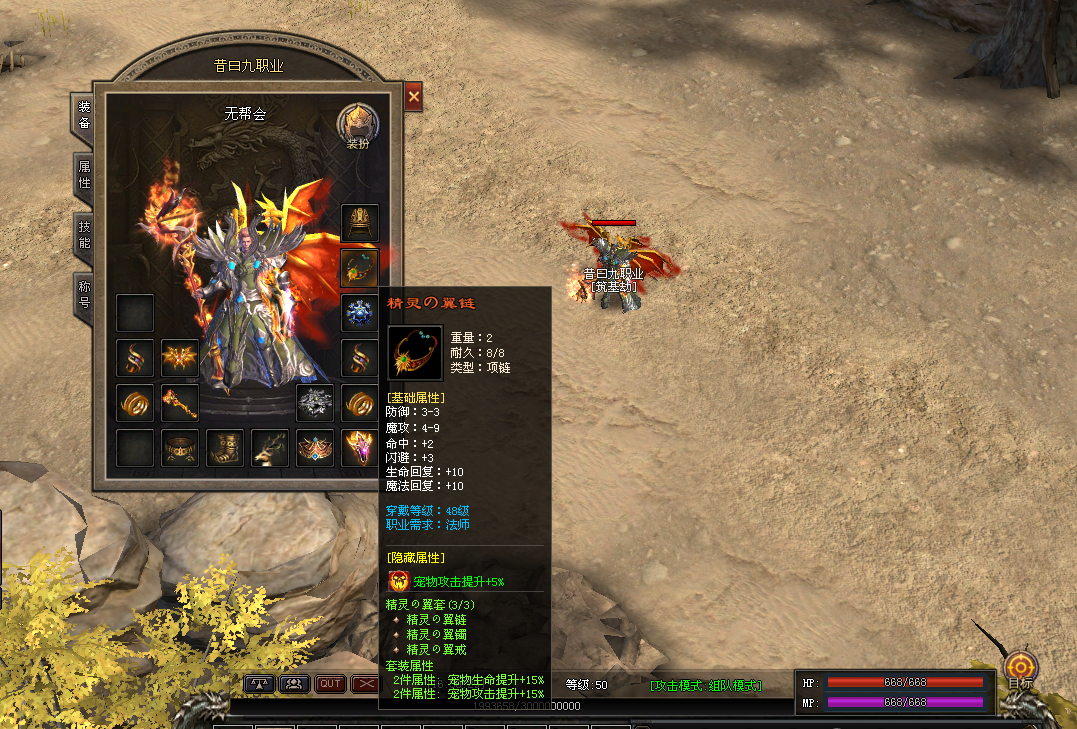This screenshot has height=729, width=1077.
Task: Select the purple gem shield slot
Action: coord(359,447)
